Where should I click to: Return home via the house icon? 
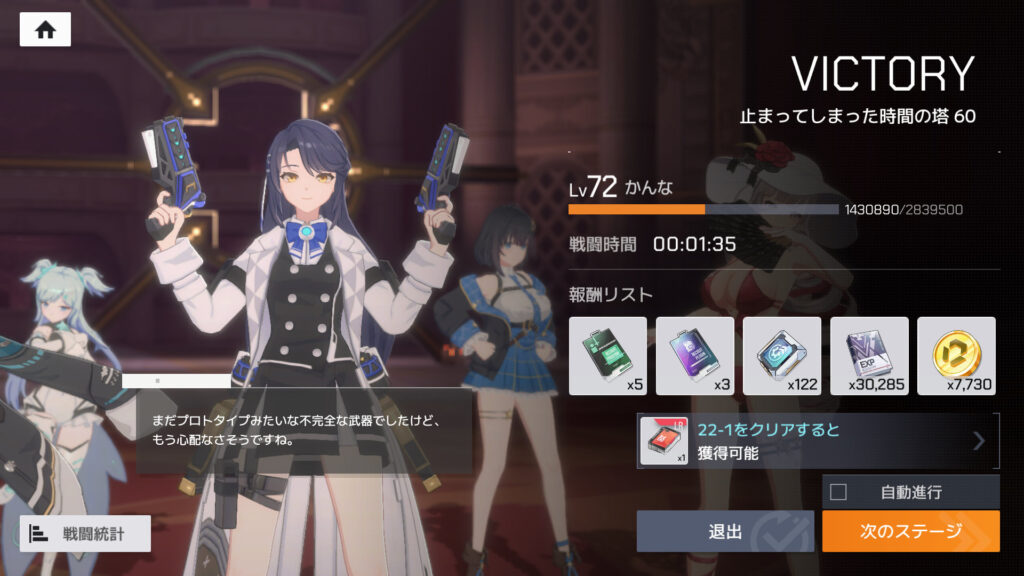(x=45, y=30)
